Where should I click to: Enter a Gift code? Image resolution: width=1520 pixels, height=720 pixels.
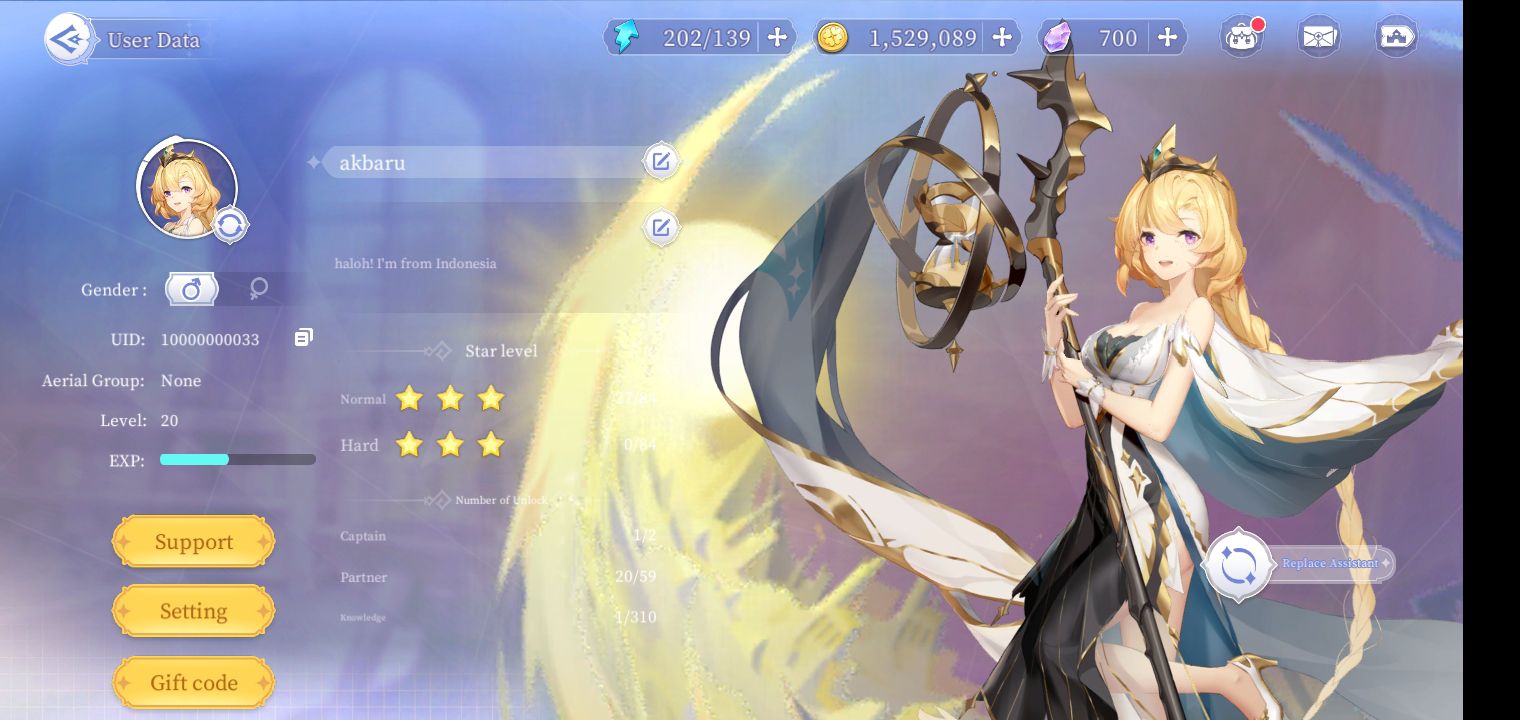click(x=193, y=683)
